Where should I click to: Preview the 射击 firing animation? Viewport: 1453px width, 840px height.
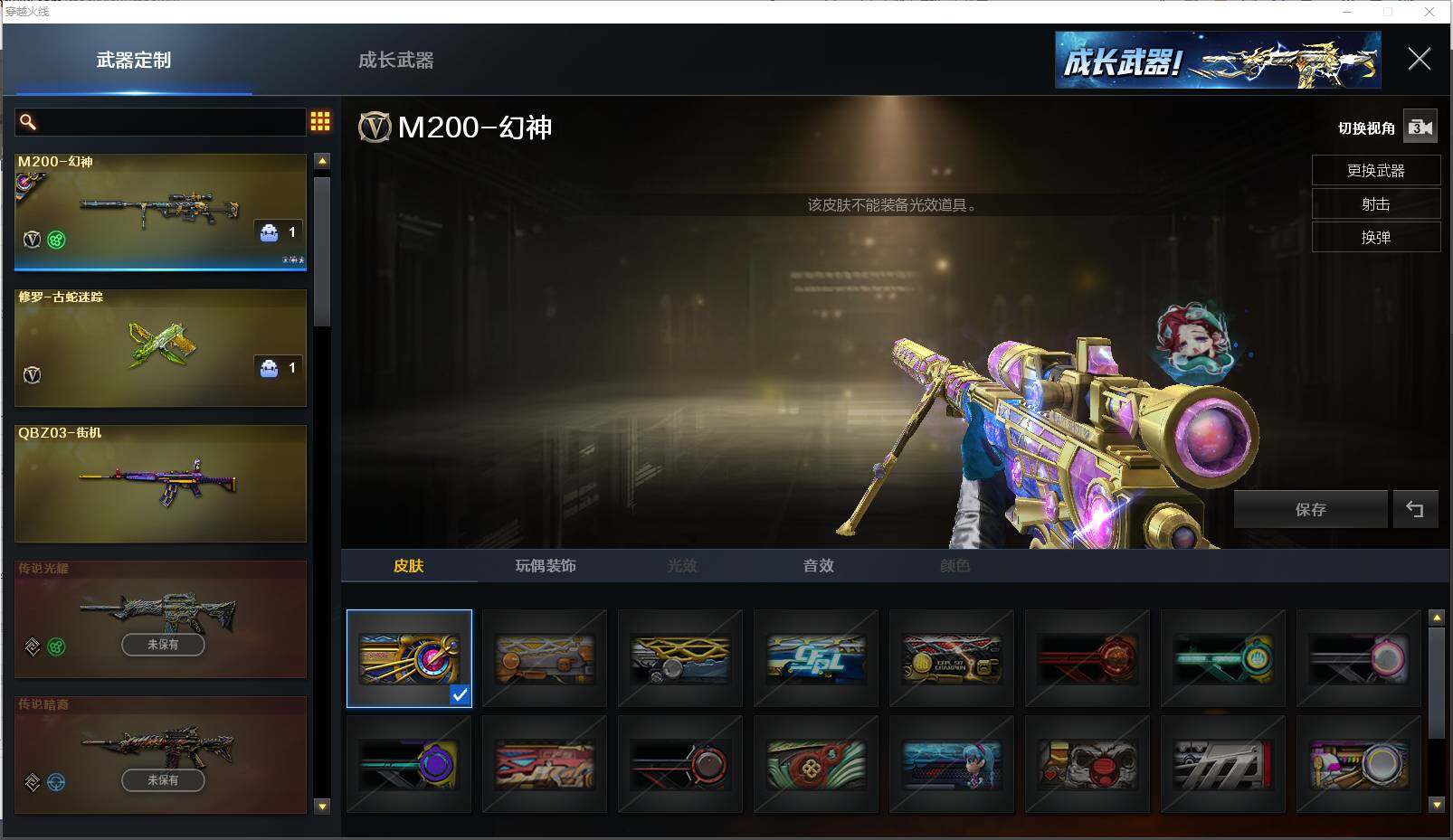[1375, 204]
